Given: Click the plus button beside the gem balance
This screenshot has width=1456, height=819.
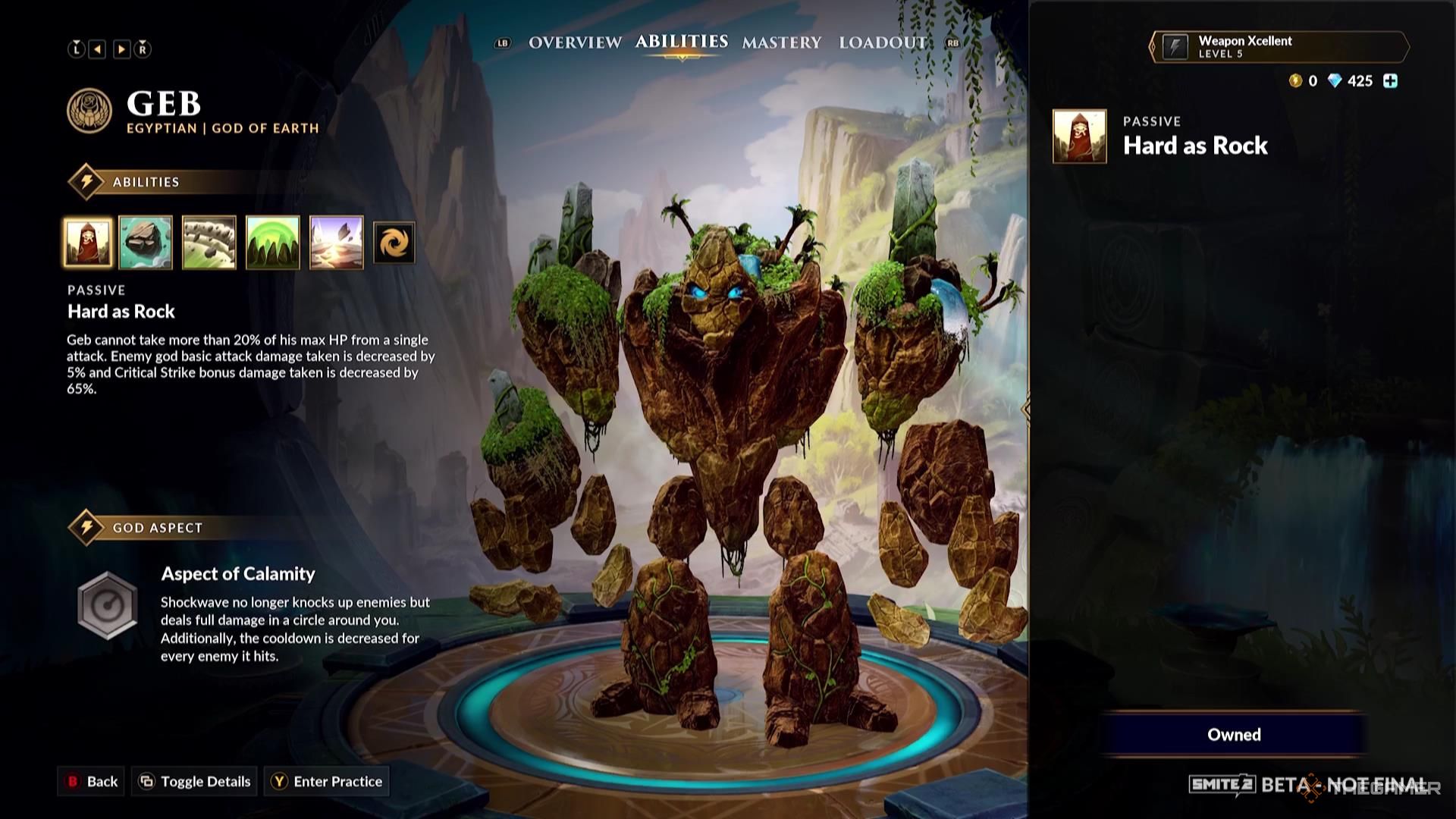Looking at the screenshot, I should pyautogui.click(x=1390, y=80).
